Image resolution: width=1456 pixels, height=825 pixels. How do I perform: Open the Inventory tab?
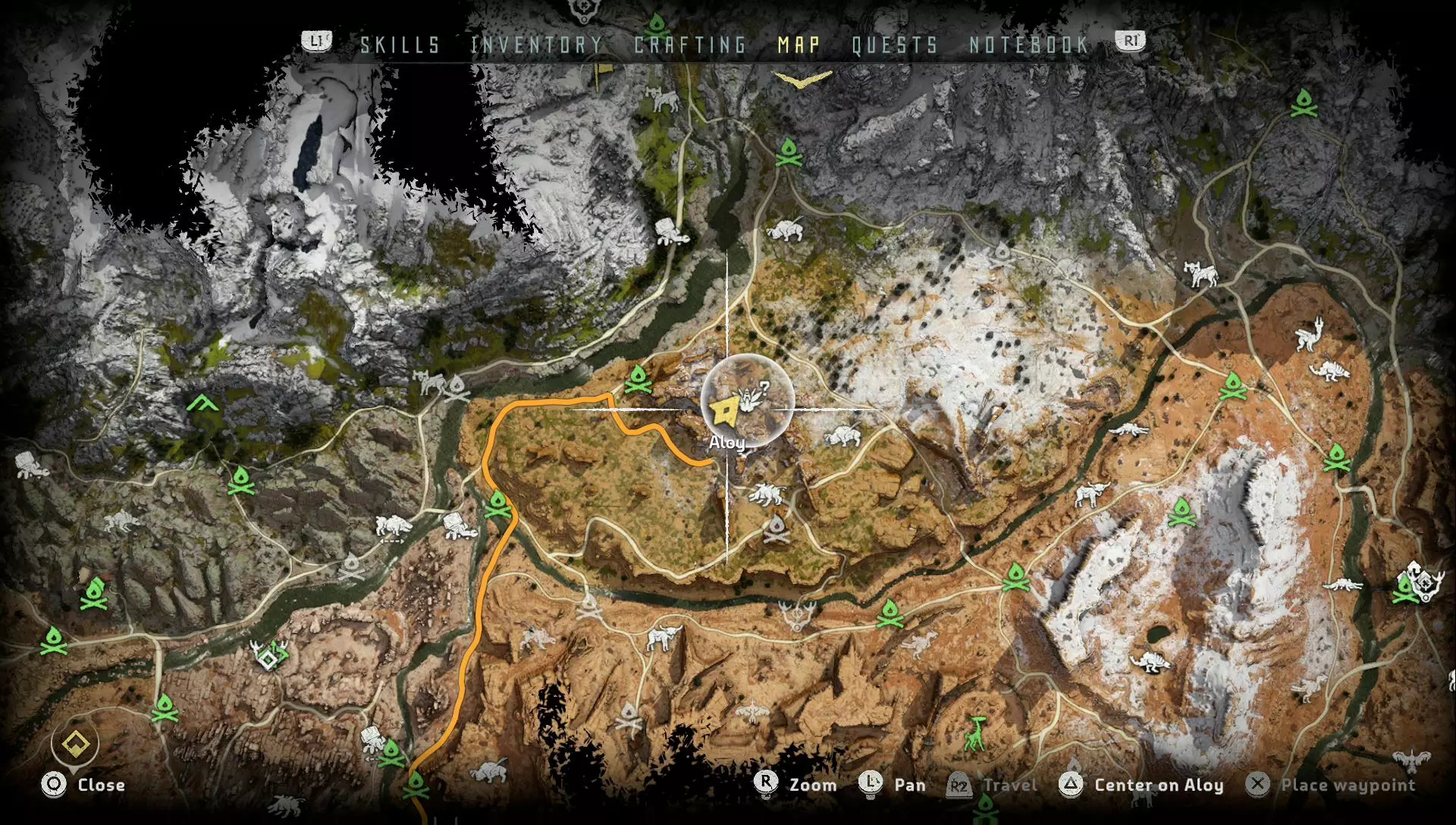pyautogui.click(x=536, y=45)
